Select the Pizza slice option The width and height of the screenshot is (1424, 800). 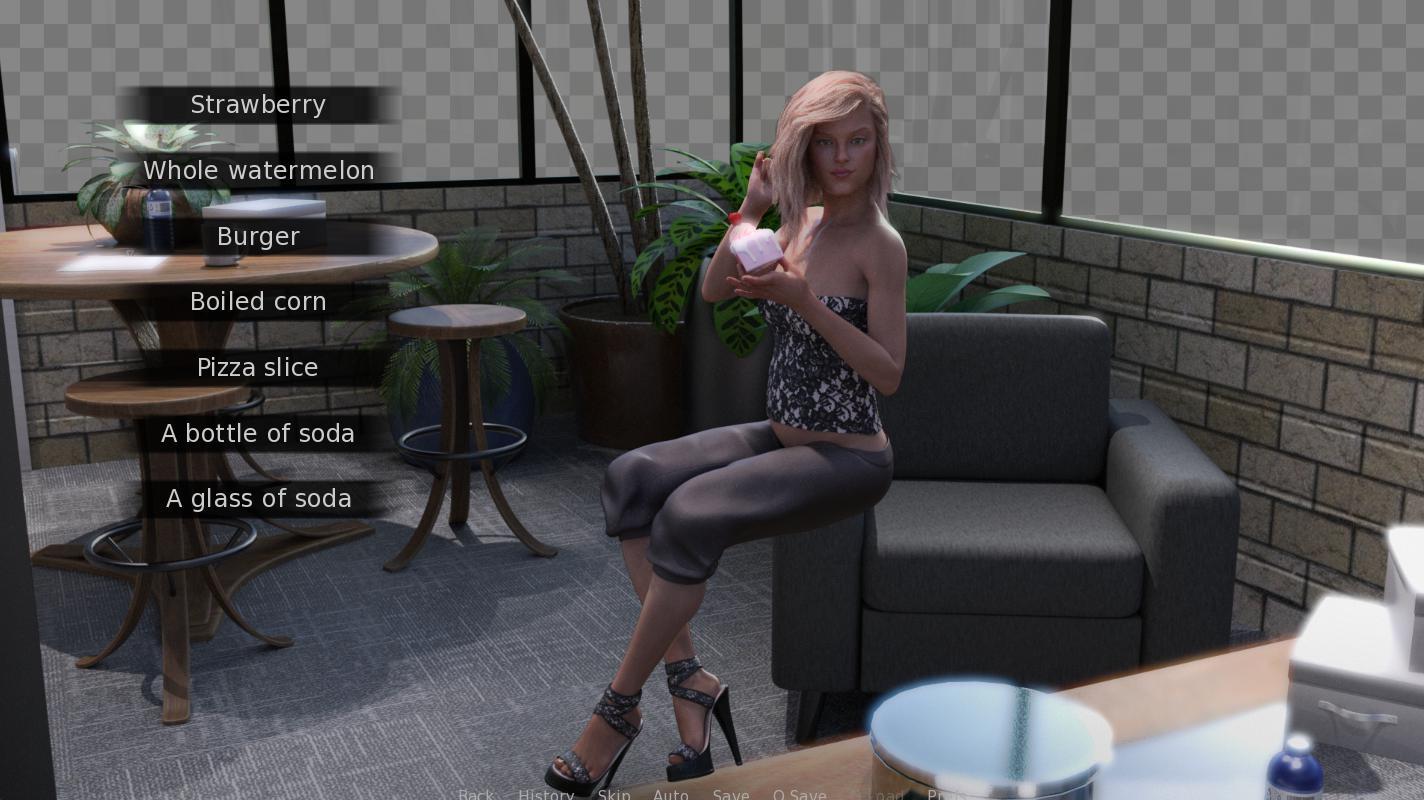tap(258, 368)
